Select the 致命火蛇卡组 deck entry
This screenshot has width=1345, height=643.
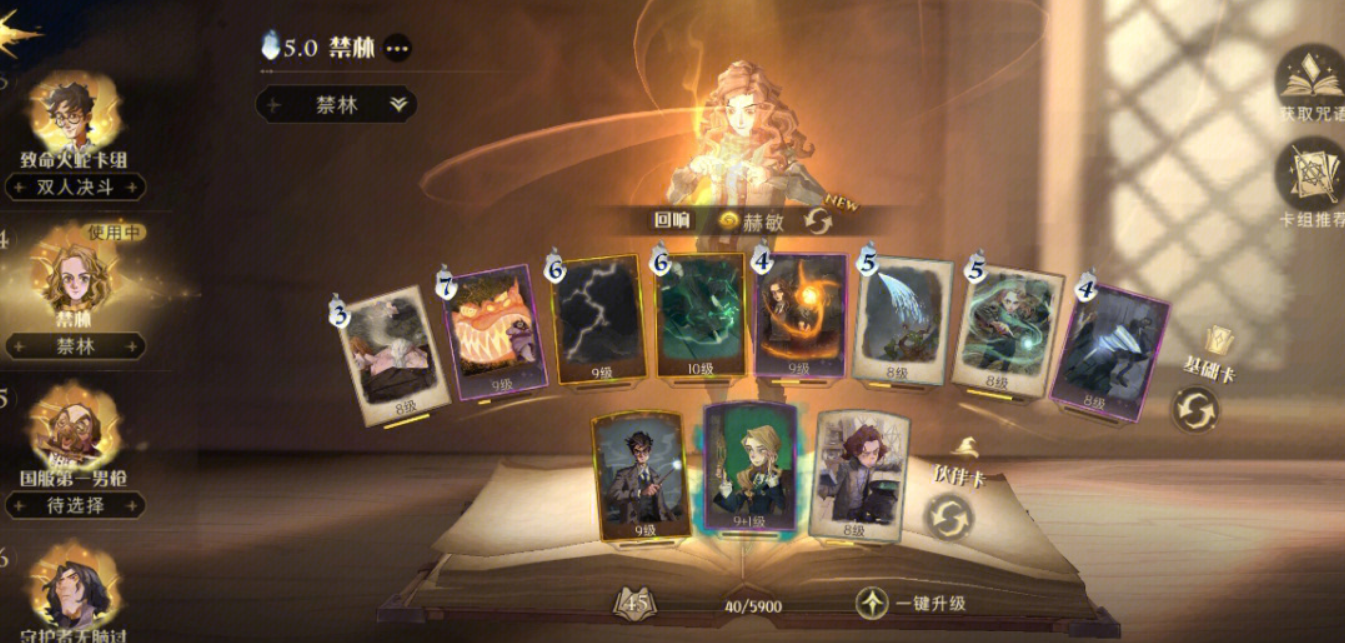(75, 118)
